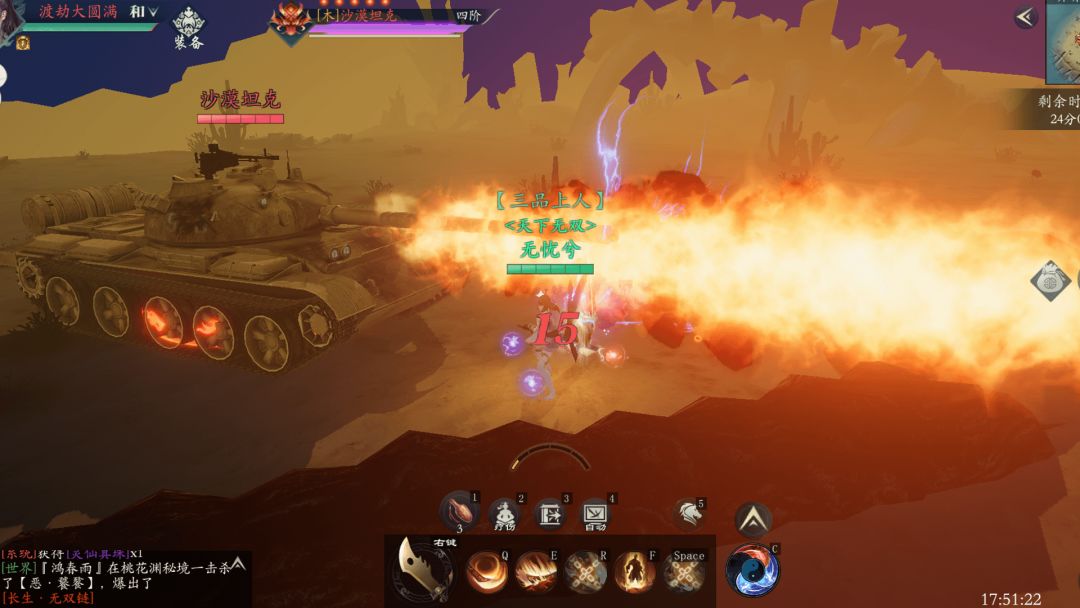Activate the 疗伤 meditation heal icon
The image size is (1080, 608).
click(504, 512)
